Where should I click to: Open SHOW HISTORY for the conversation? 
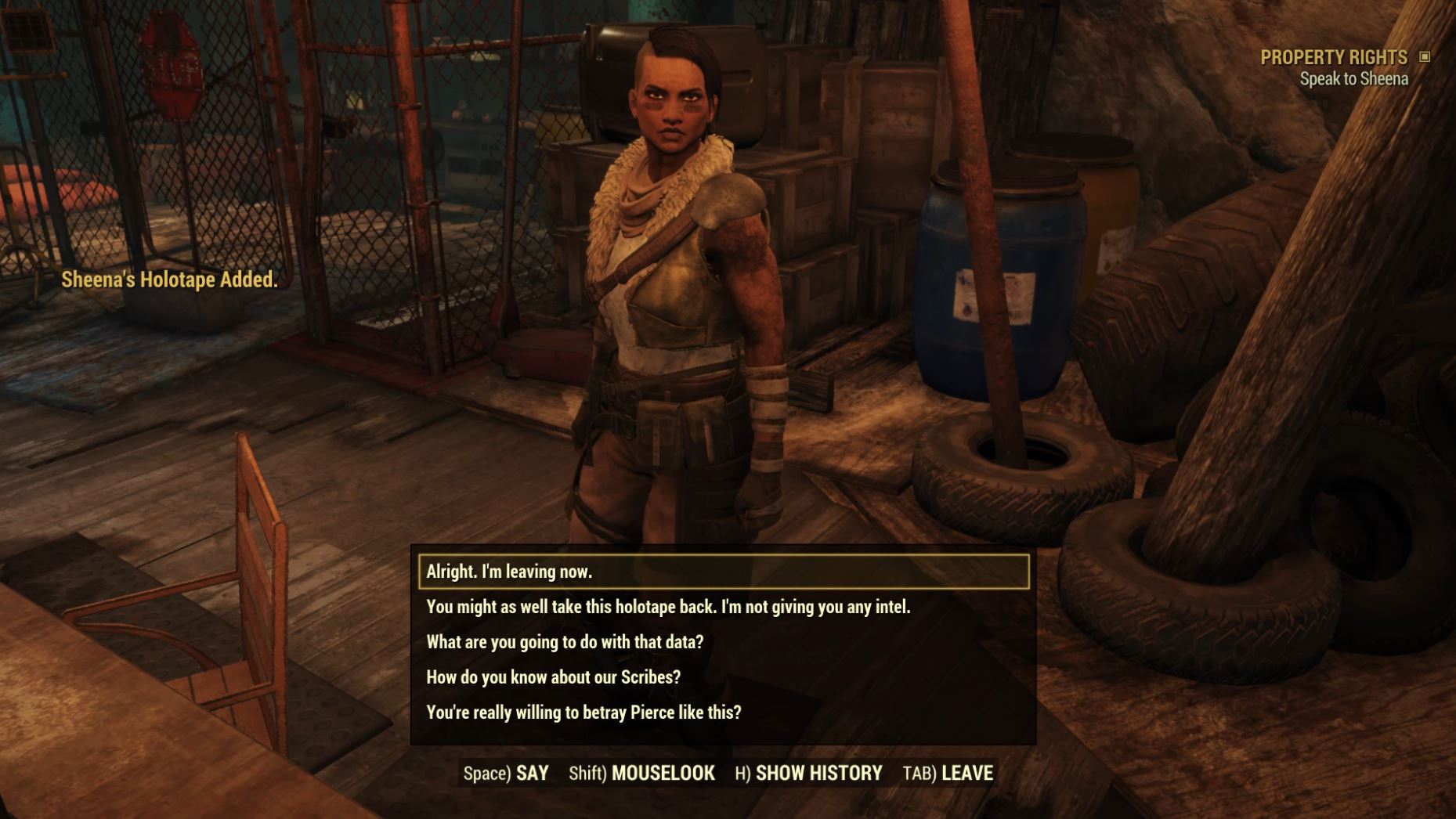pos(818,772)
